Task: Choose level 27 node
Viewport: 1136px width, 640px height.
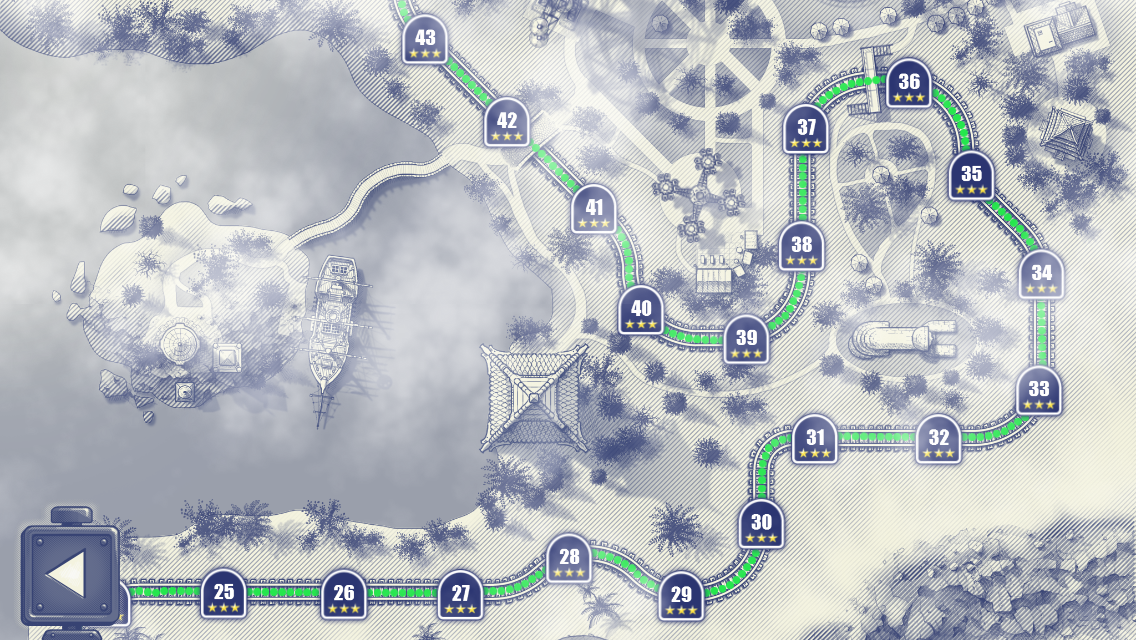Action: (461, 595)
